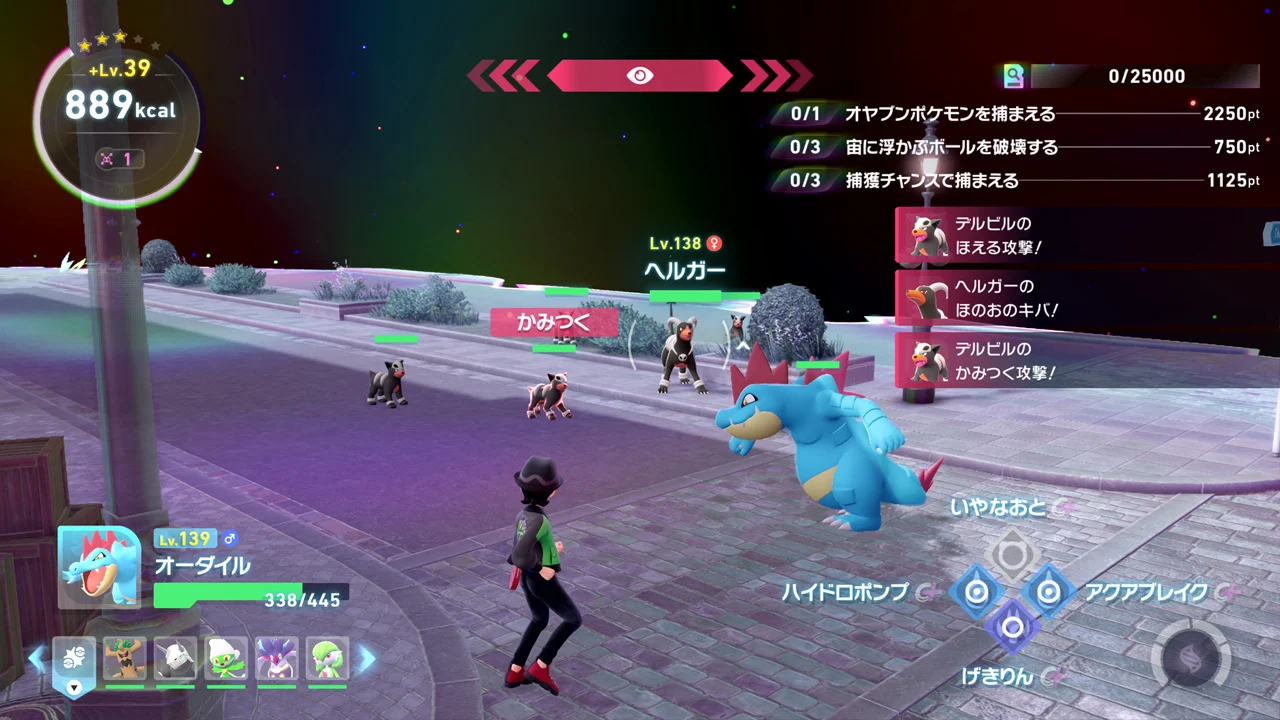1280x720 pixels.
Task: Choose the Outrage (げきりん) move icon
Action: click(1014, 627)
